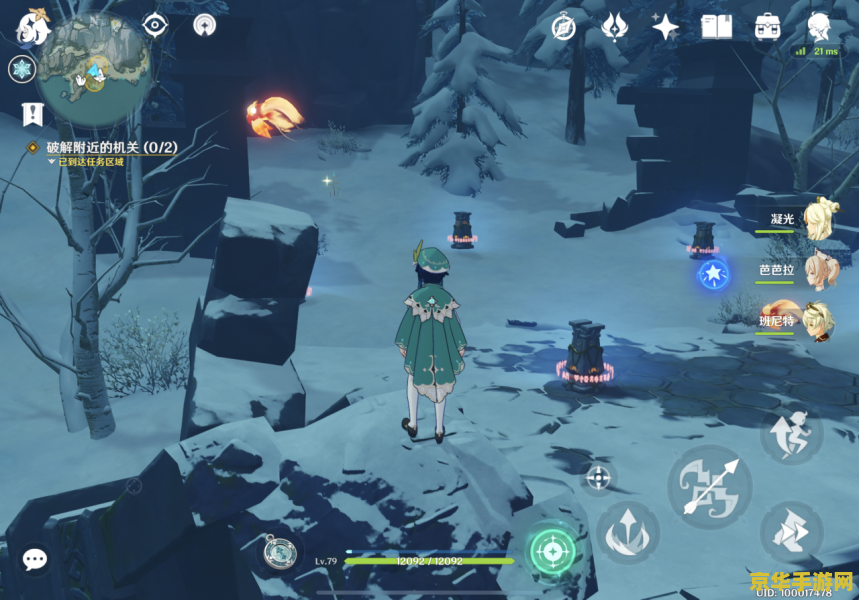The height and width of the screenshot is (600, 859).
Task: Use the elemental skill button
Action: pos(628,530)
